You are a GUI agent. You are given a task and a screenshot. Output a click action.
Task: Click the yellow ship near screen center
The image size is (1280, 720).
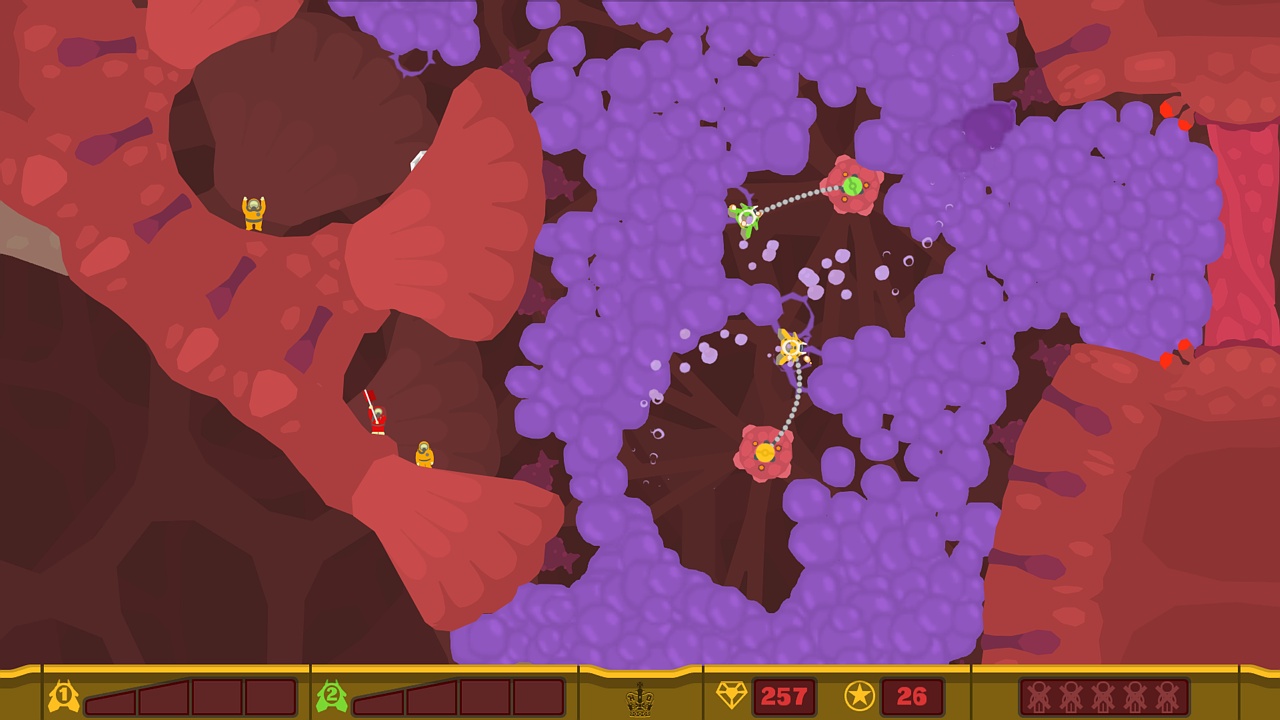tap(791, 348)
